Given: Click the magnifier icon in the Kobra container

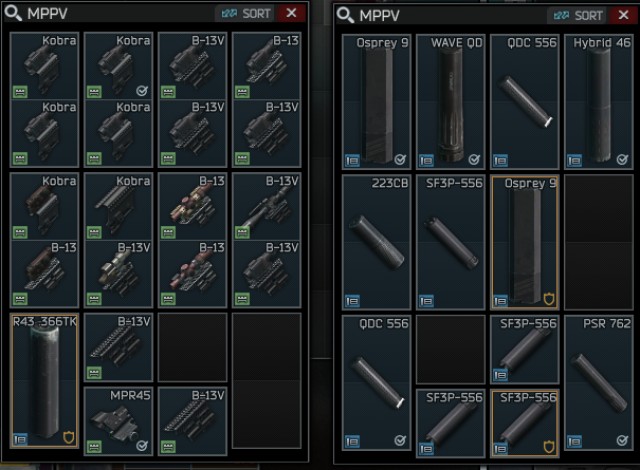Looking at the screenshot, I should click(15, 14).
